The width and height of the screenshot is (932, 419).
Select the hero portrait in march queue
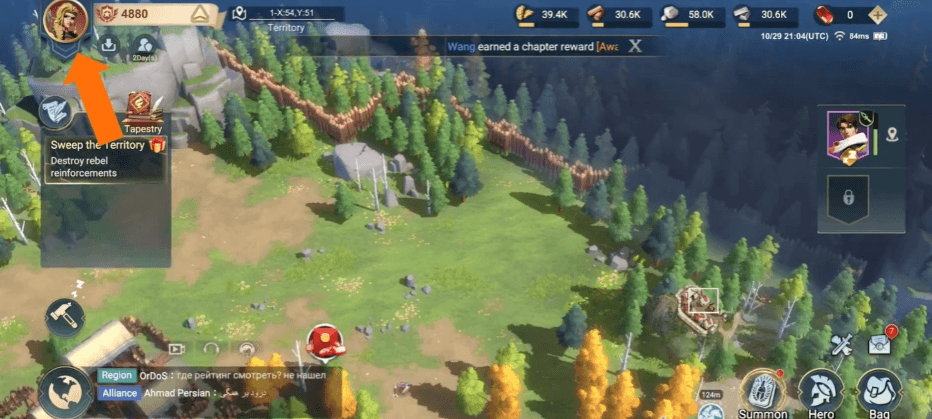click(847, 135)
